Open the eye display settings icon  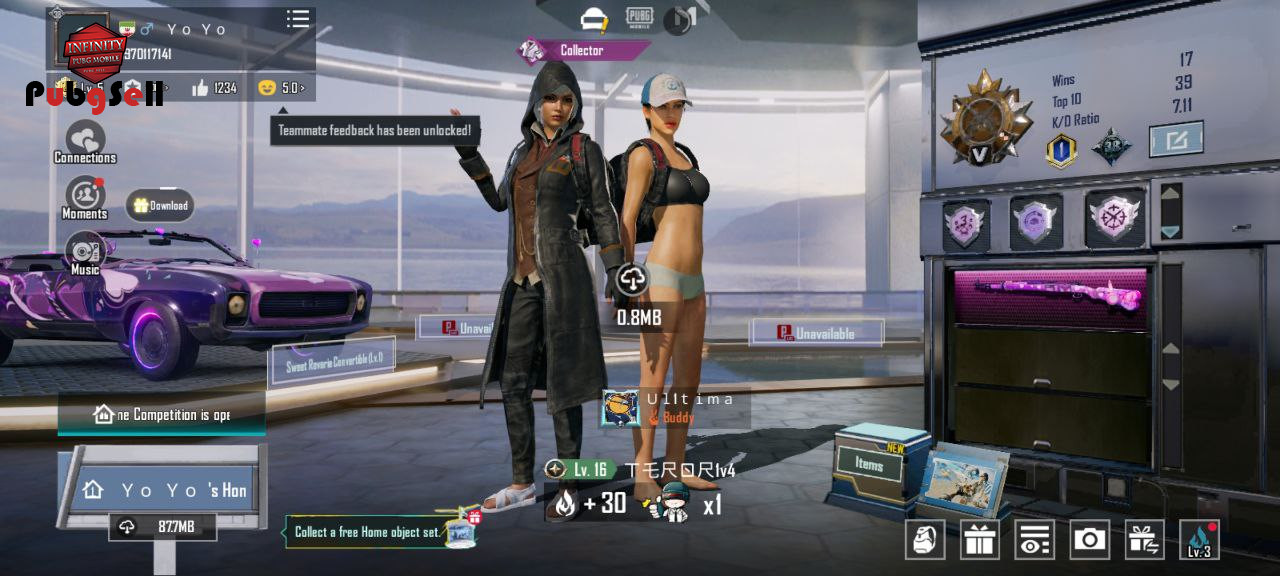pyautogui.click(x=1034, y=540)
